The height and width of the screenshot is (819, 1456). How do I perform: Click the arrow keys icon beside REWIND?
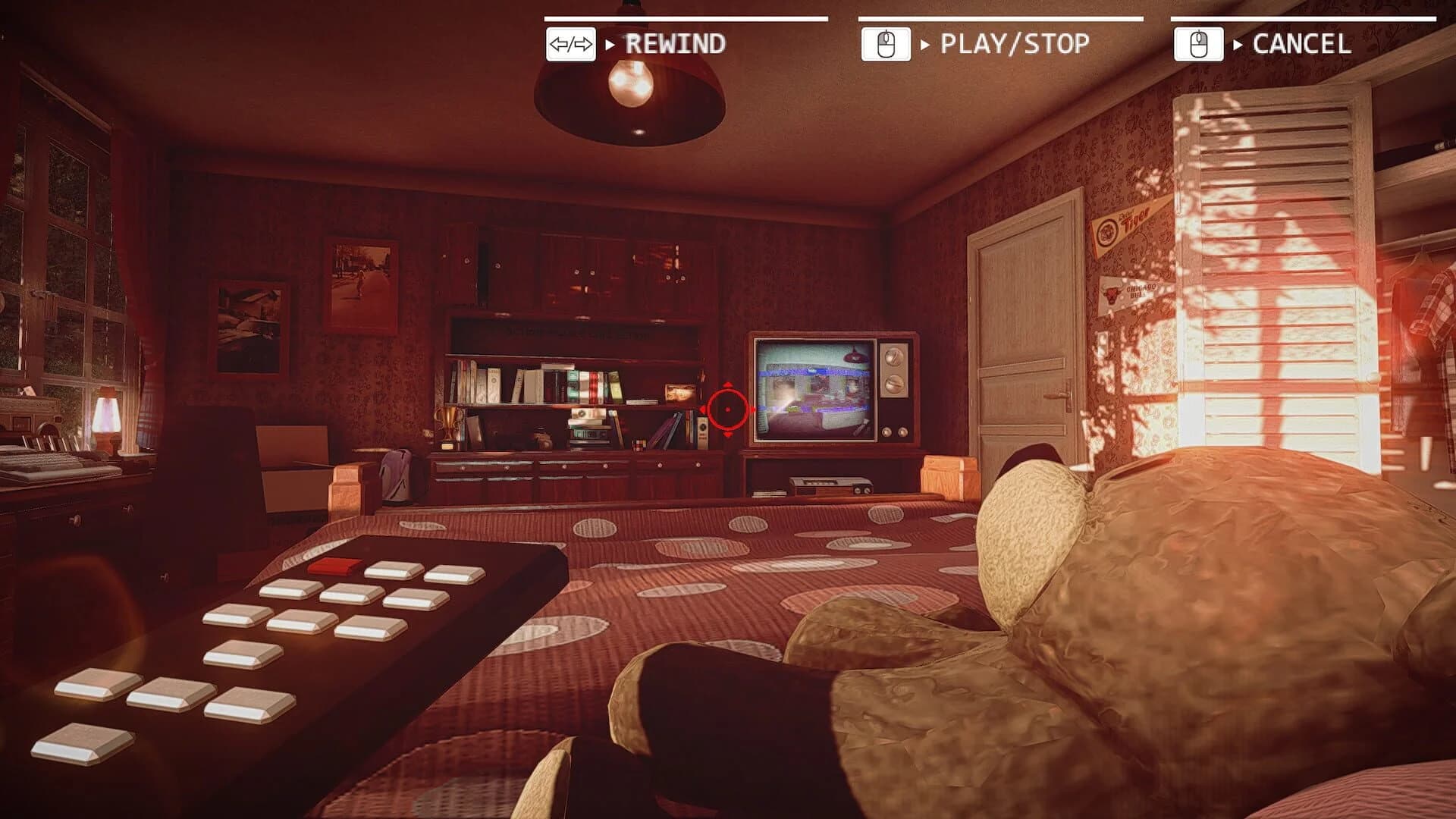click(571, 44)
